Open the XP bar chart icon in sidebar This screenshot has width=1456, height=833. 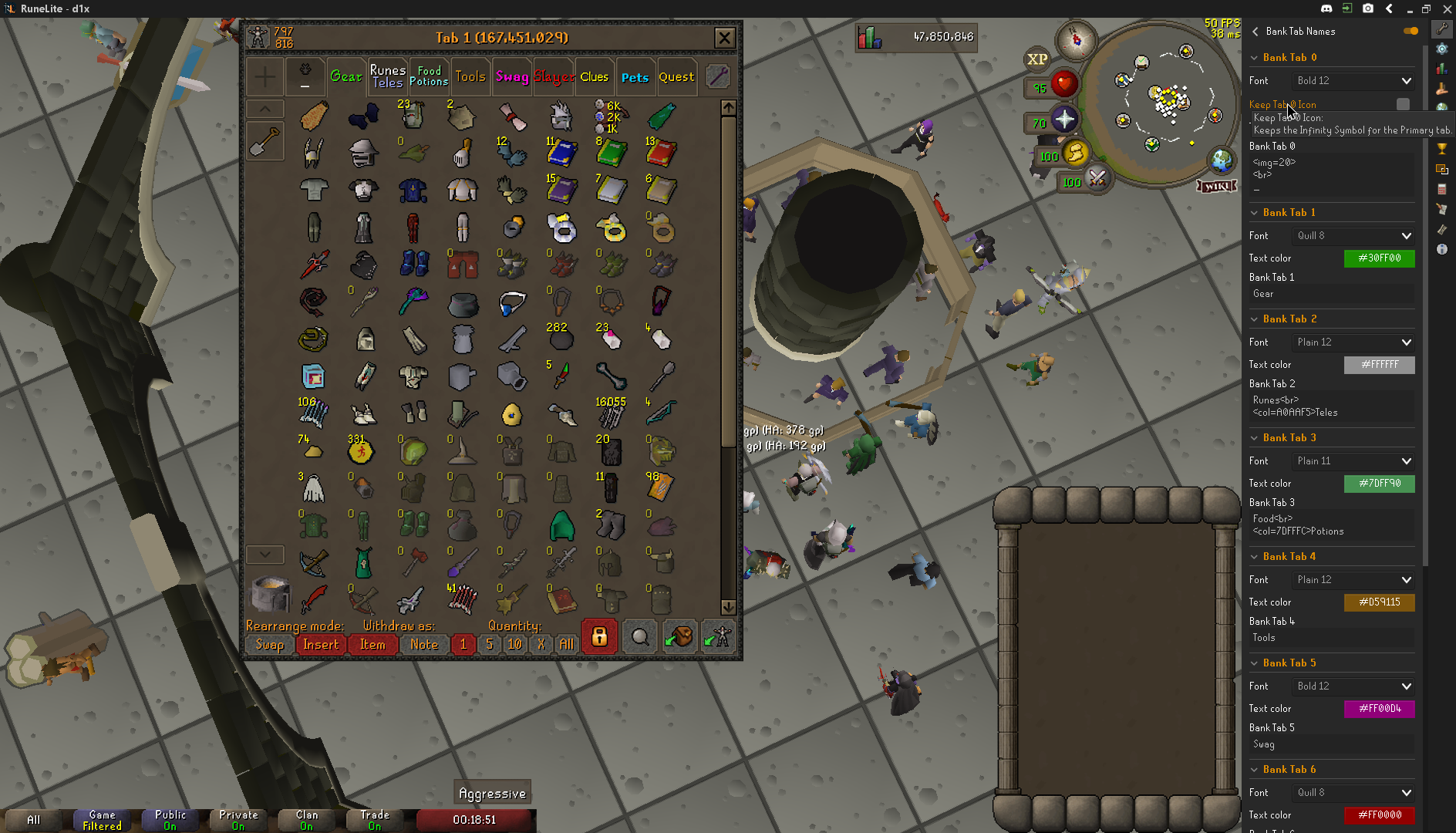pos(1441,68)
